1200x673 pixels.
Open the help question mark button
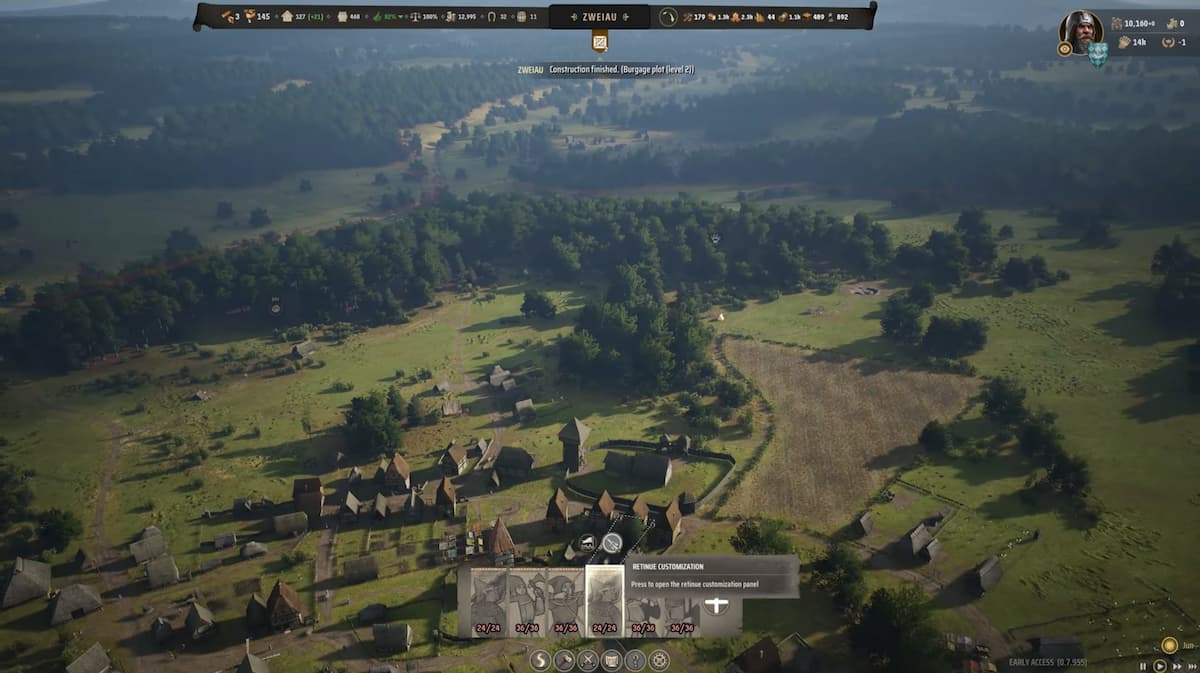pos(635,660)
